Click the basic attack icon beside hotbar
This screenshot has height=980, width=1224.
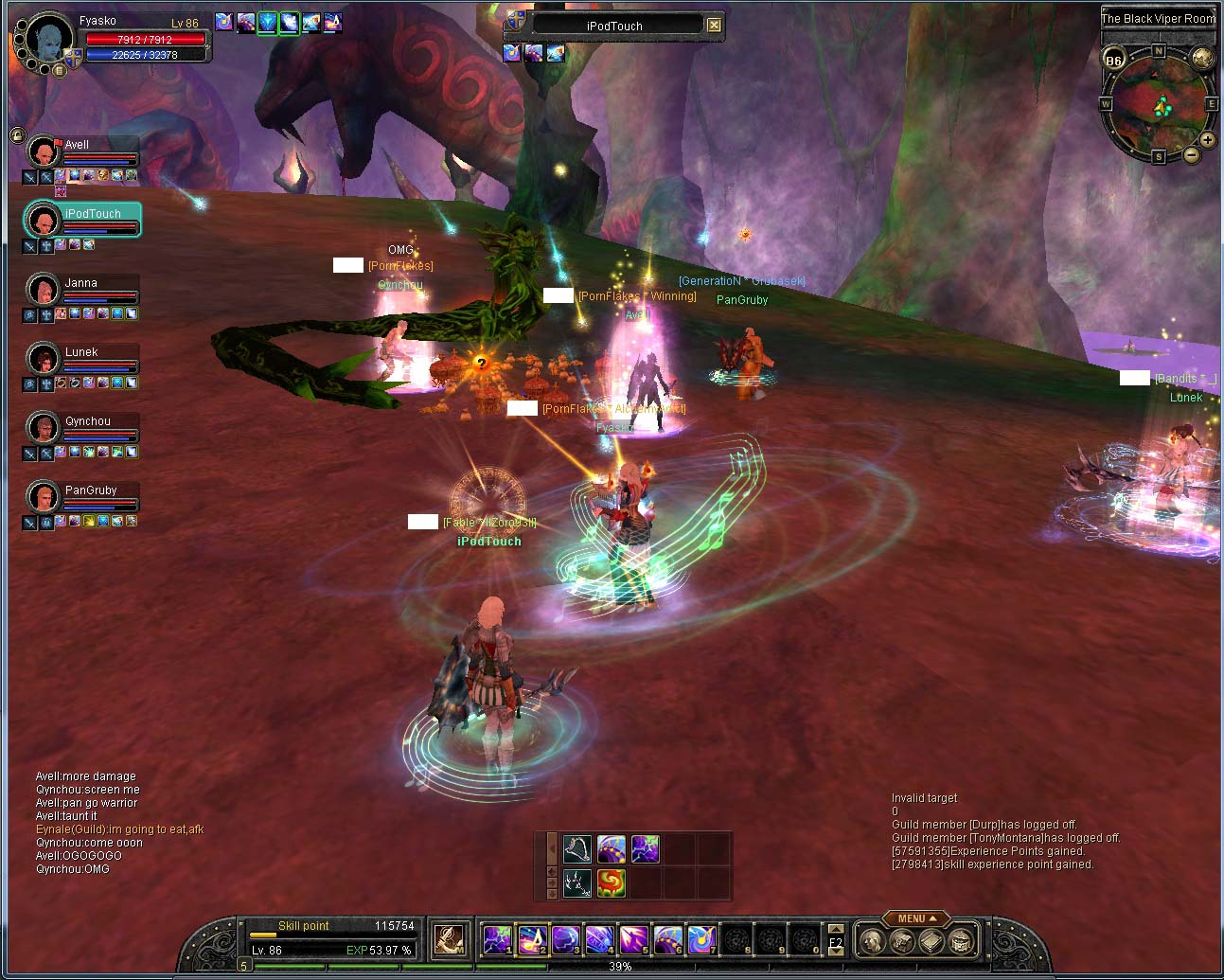(x=450, y=939)
